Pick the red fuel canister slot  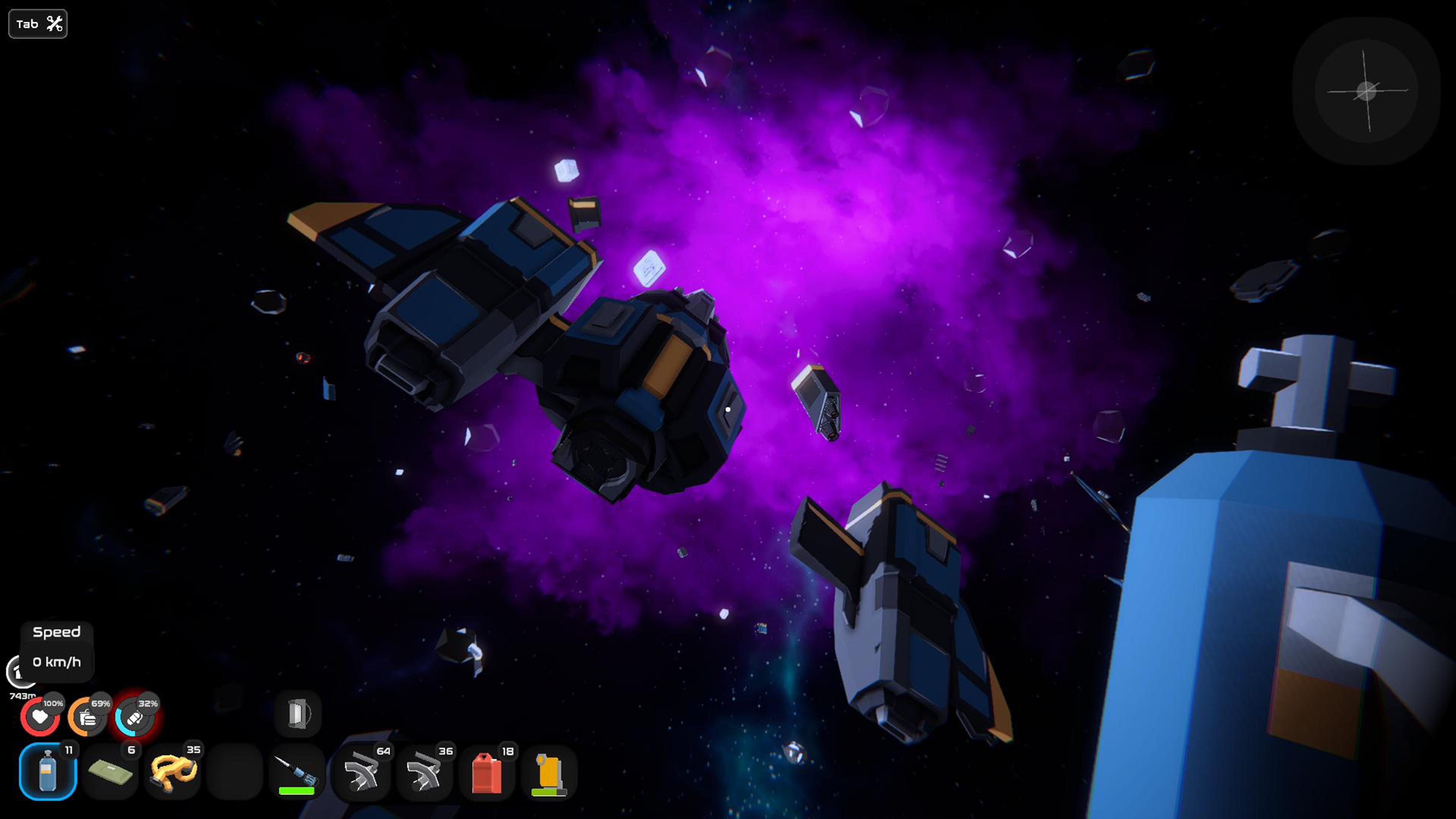(486, 772)
